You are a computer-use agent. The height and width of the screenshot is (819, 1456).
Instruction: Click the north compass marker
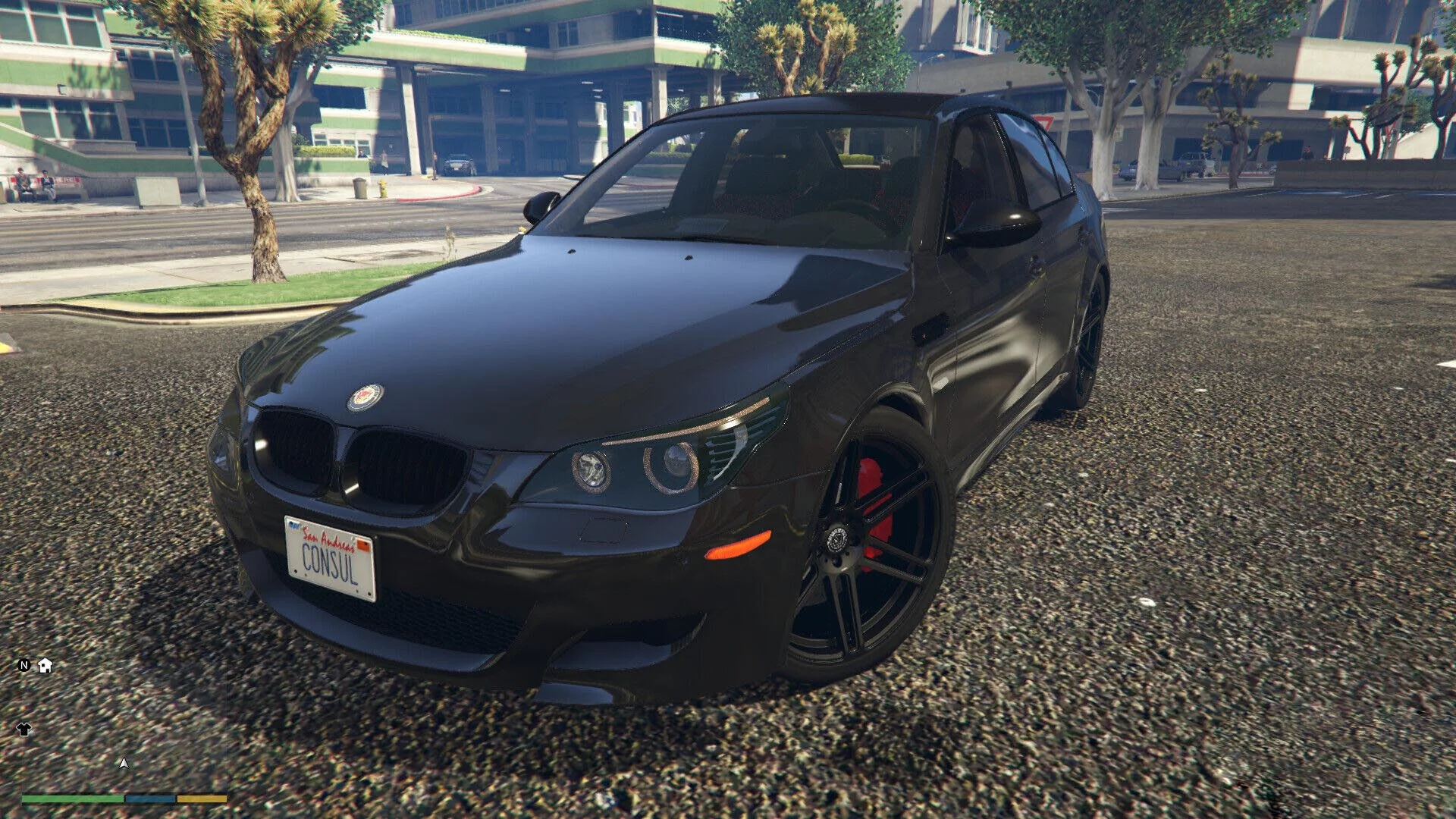click(24, 666)
